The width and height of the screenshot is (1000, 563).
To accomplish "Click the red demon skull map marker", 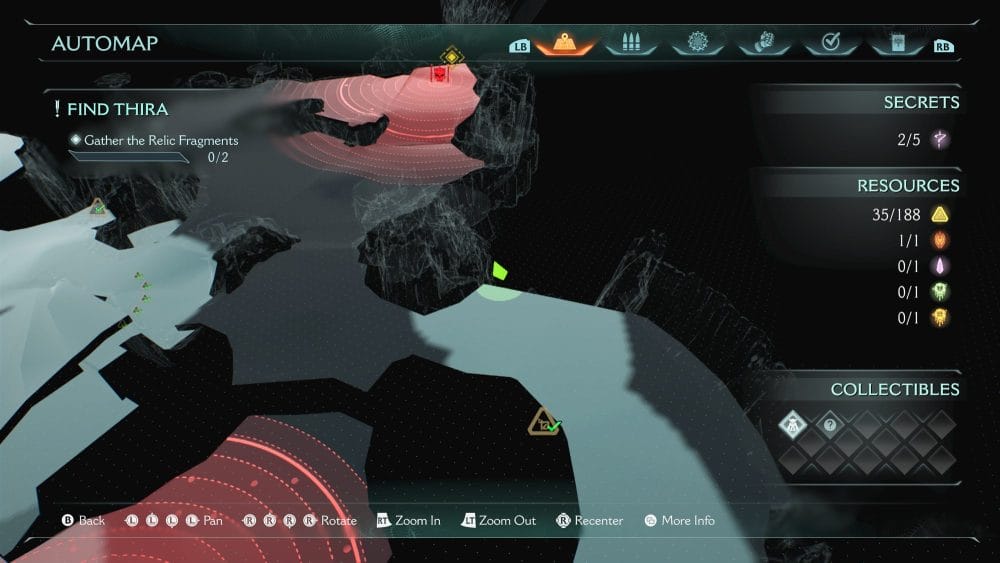I will (439, 74).
